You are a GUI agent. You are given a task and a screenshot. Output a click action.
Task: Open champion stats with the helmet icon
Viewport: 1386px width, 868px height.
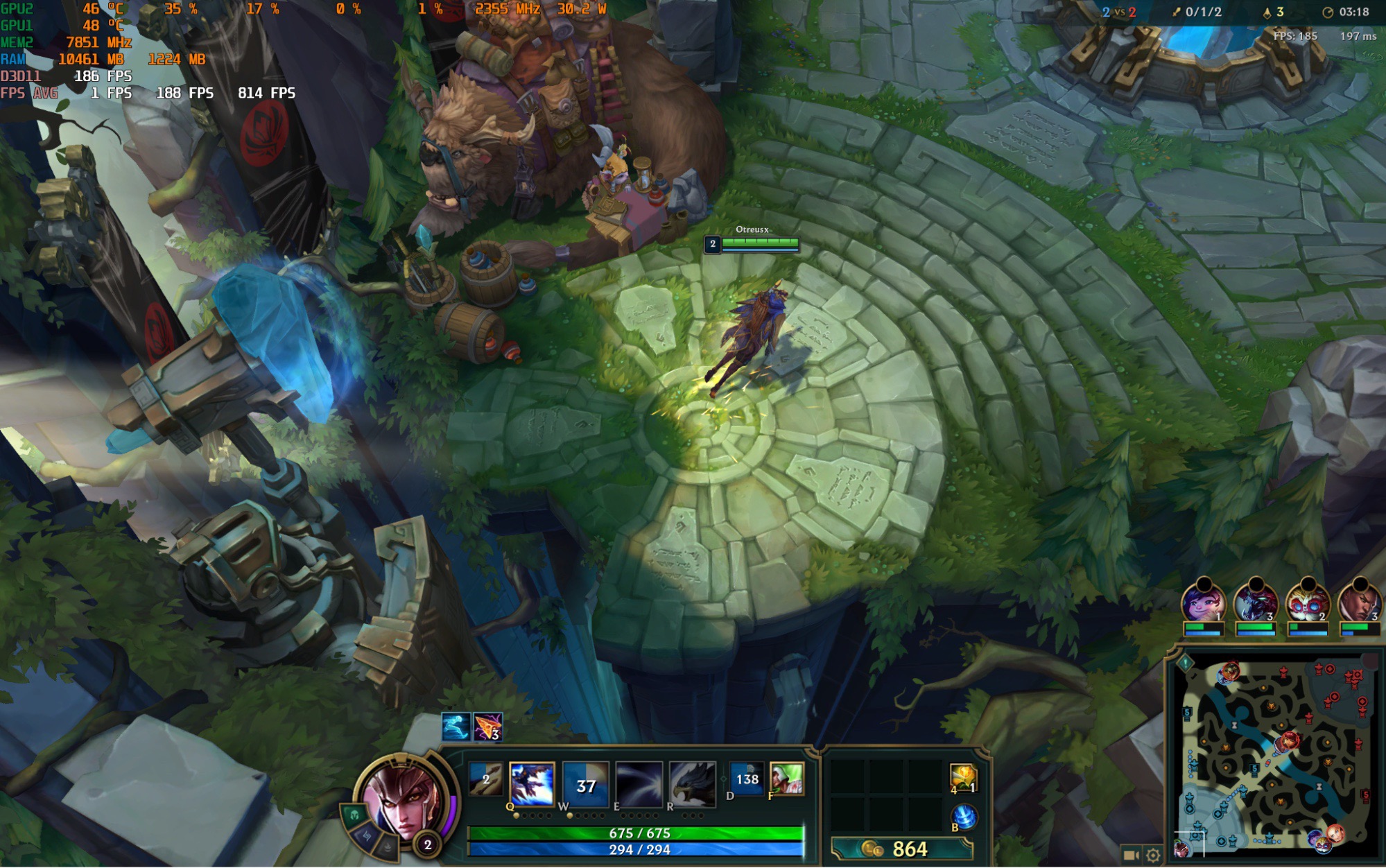[x=354, y=815]
